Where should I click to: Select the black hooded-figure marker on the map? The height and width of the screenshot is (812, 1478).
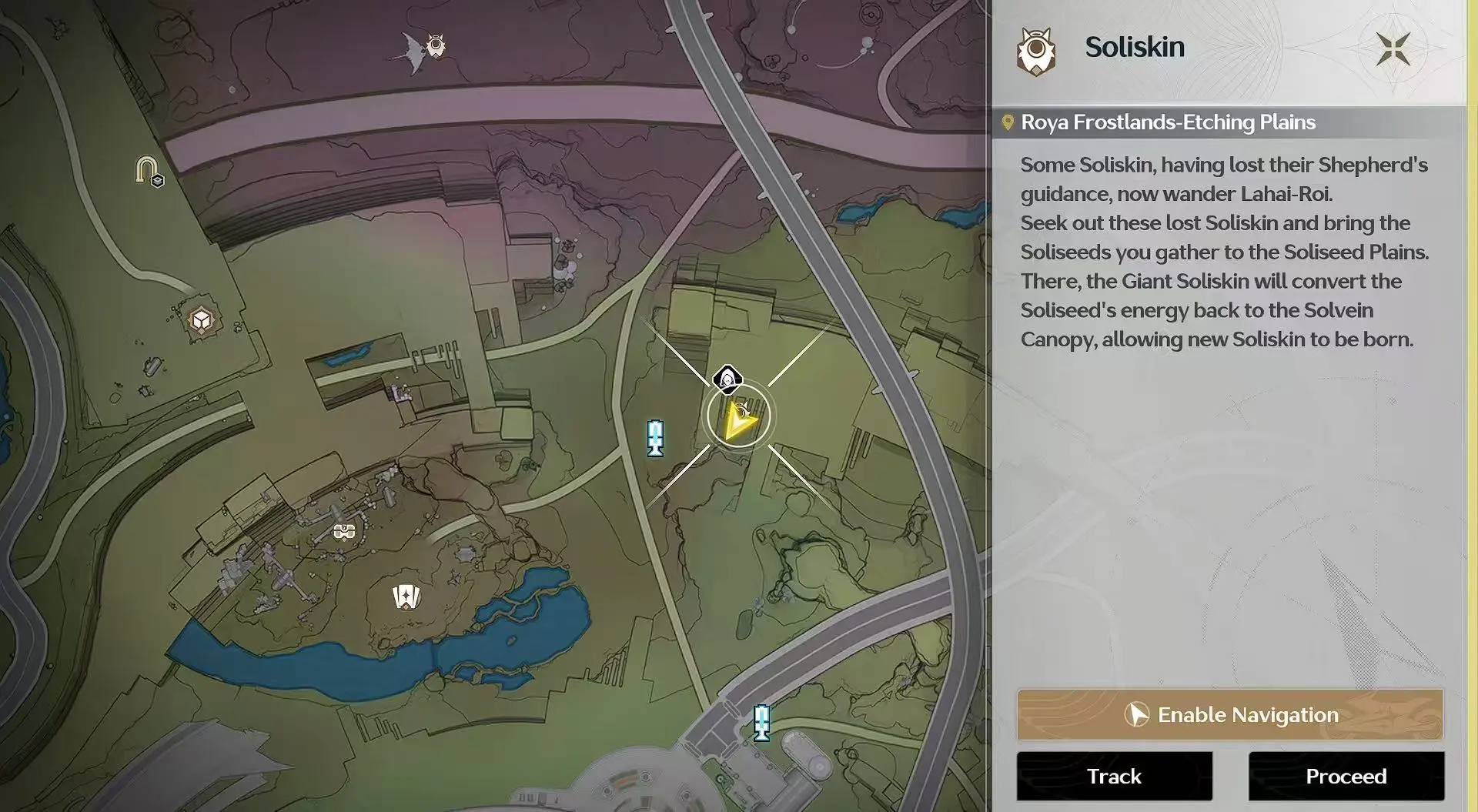tap(727, 379)
